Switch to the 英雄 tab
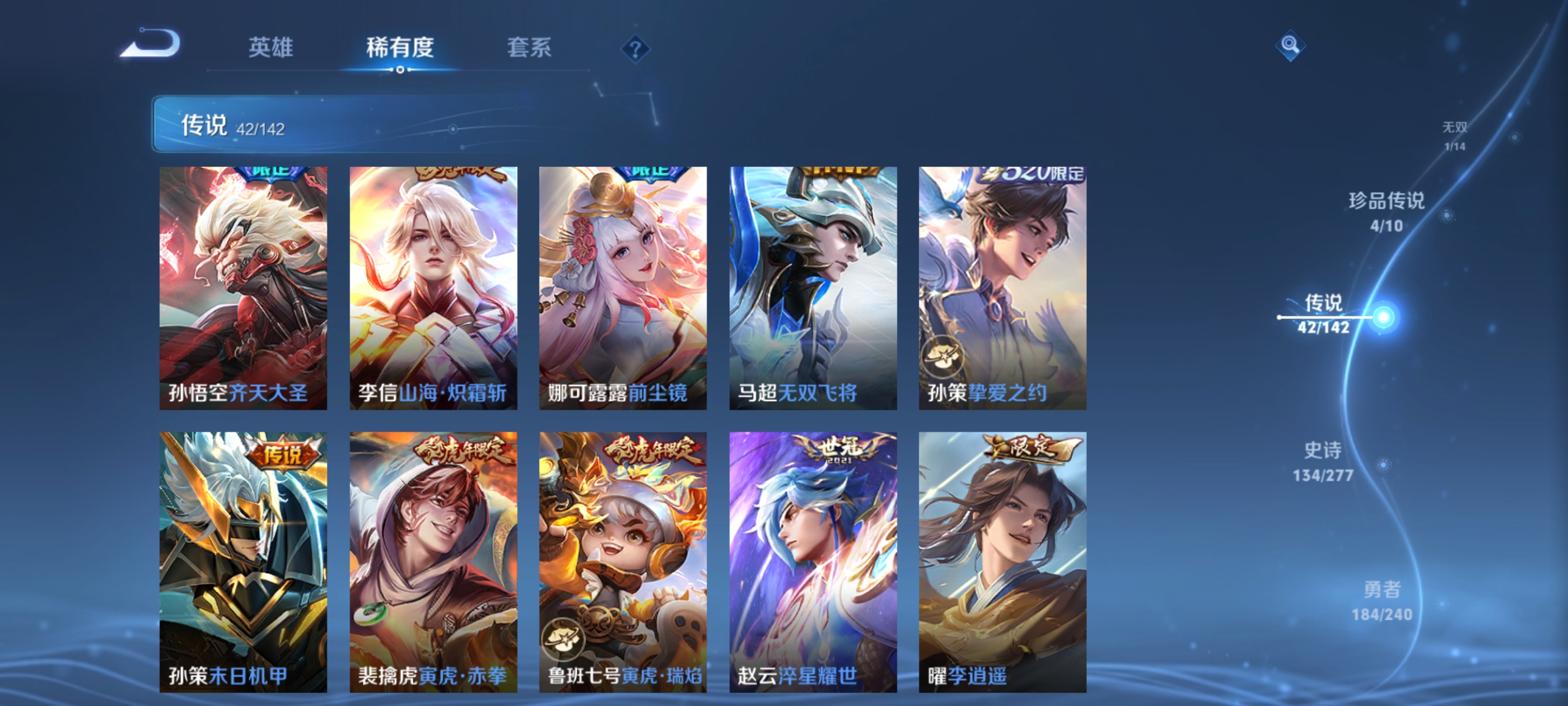 (x=272, y=49)
